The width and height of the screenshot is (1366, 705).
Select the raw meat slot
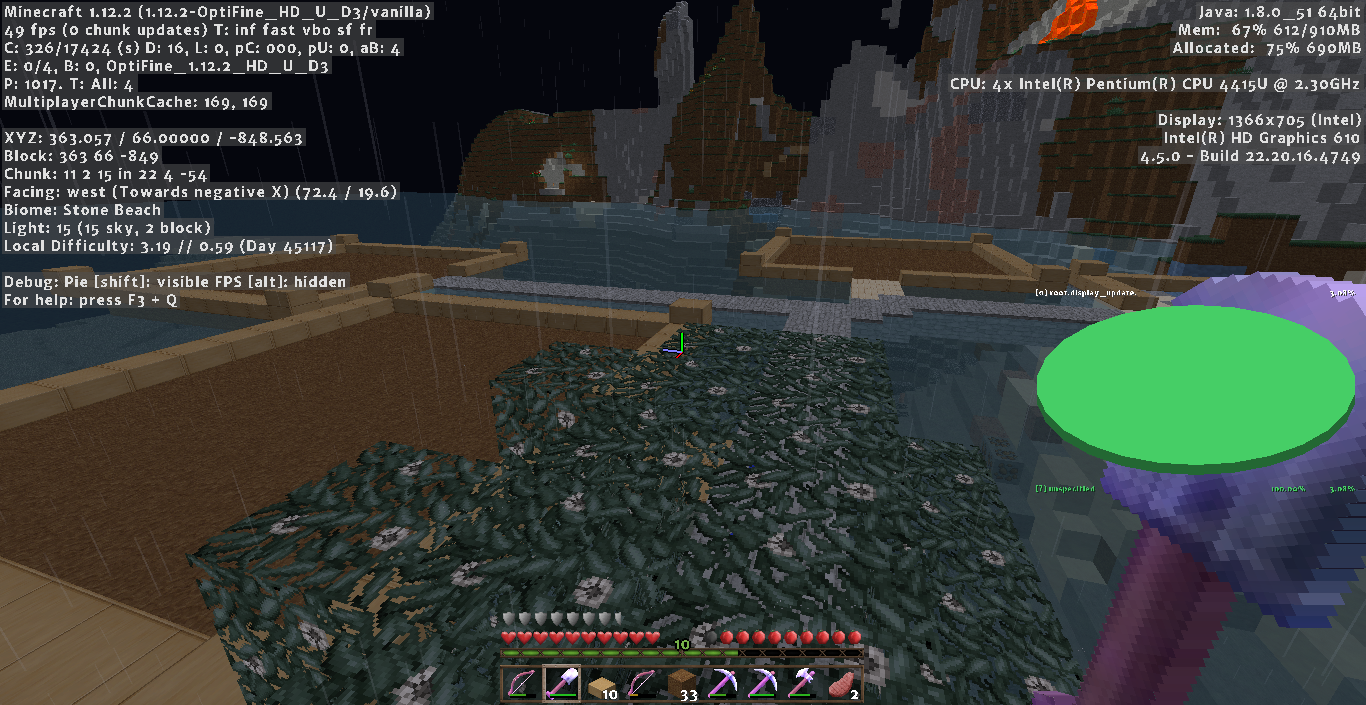(x=842, y=684)
